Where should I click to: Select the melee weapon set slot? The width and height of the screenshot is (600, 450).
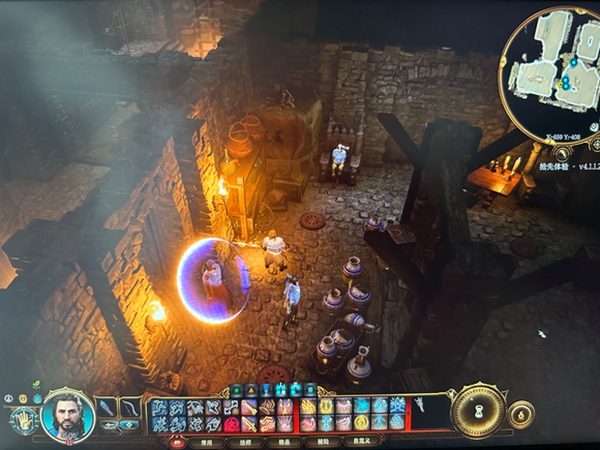click(108, 408)
